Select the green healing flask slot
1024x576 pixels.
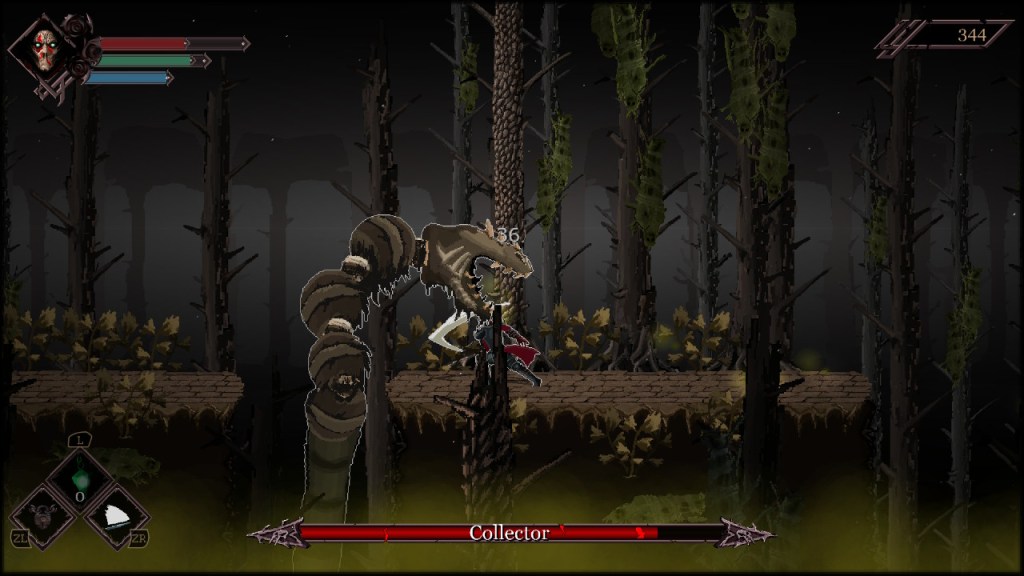click(79, 473)
